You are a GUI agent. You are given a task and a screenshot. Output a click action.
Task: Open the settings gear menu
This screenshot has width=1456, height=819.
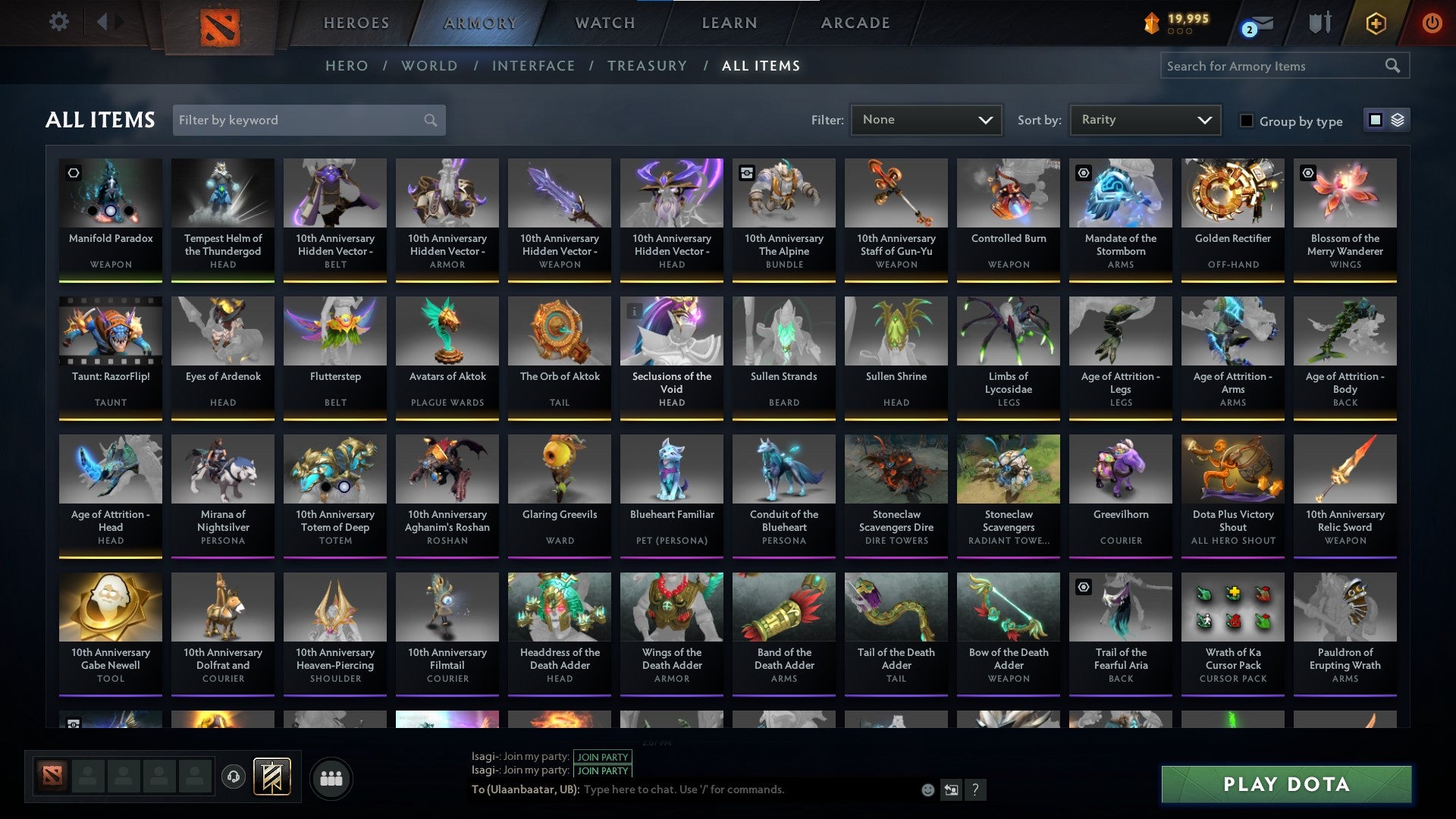click(58, 22)
